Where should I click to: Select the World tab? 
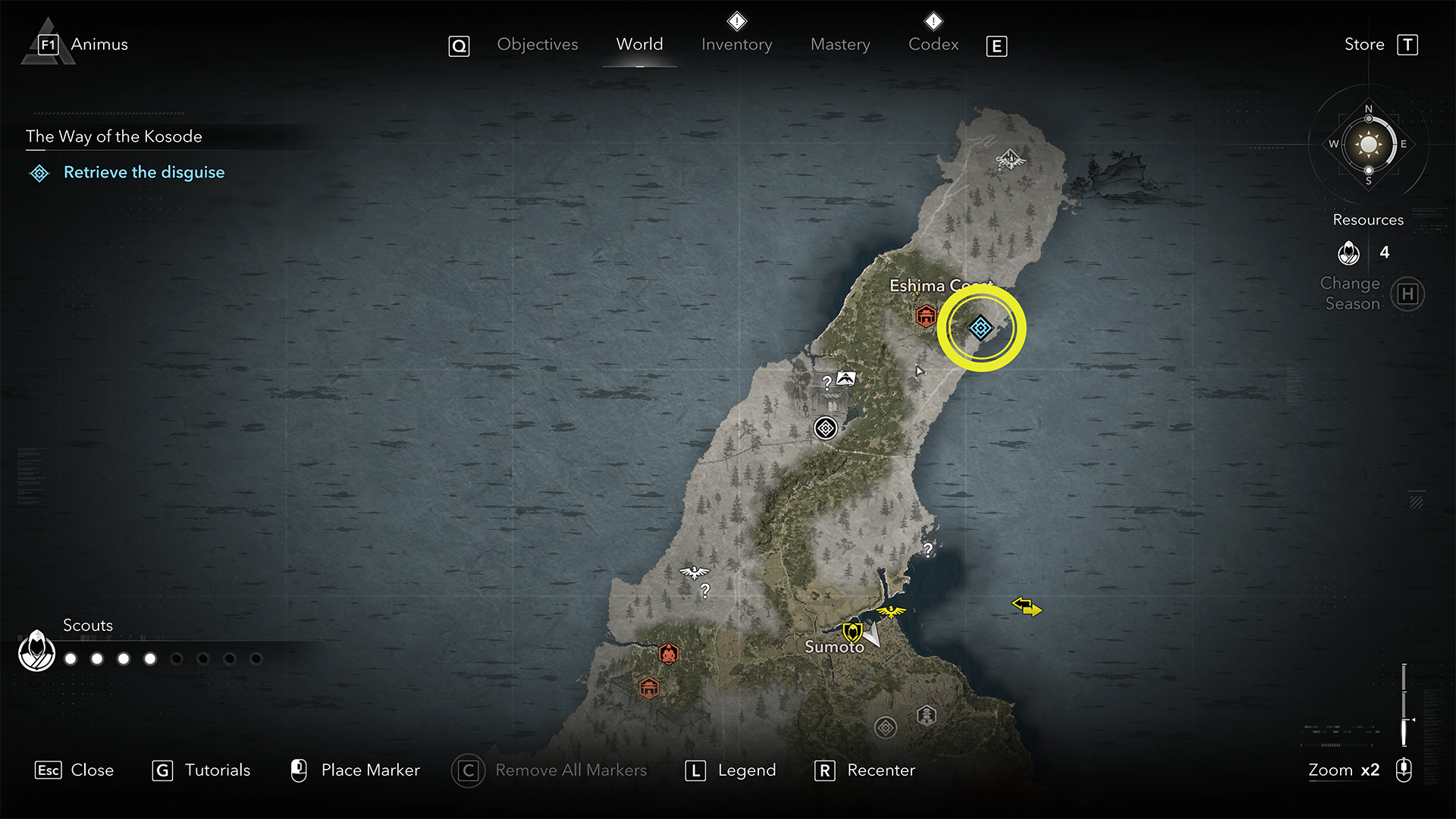639,45
